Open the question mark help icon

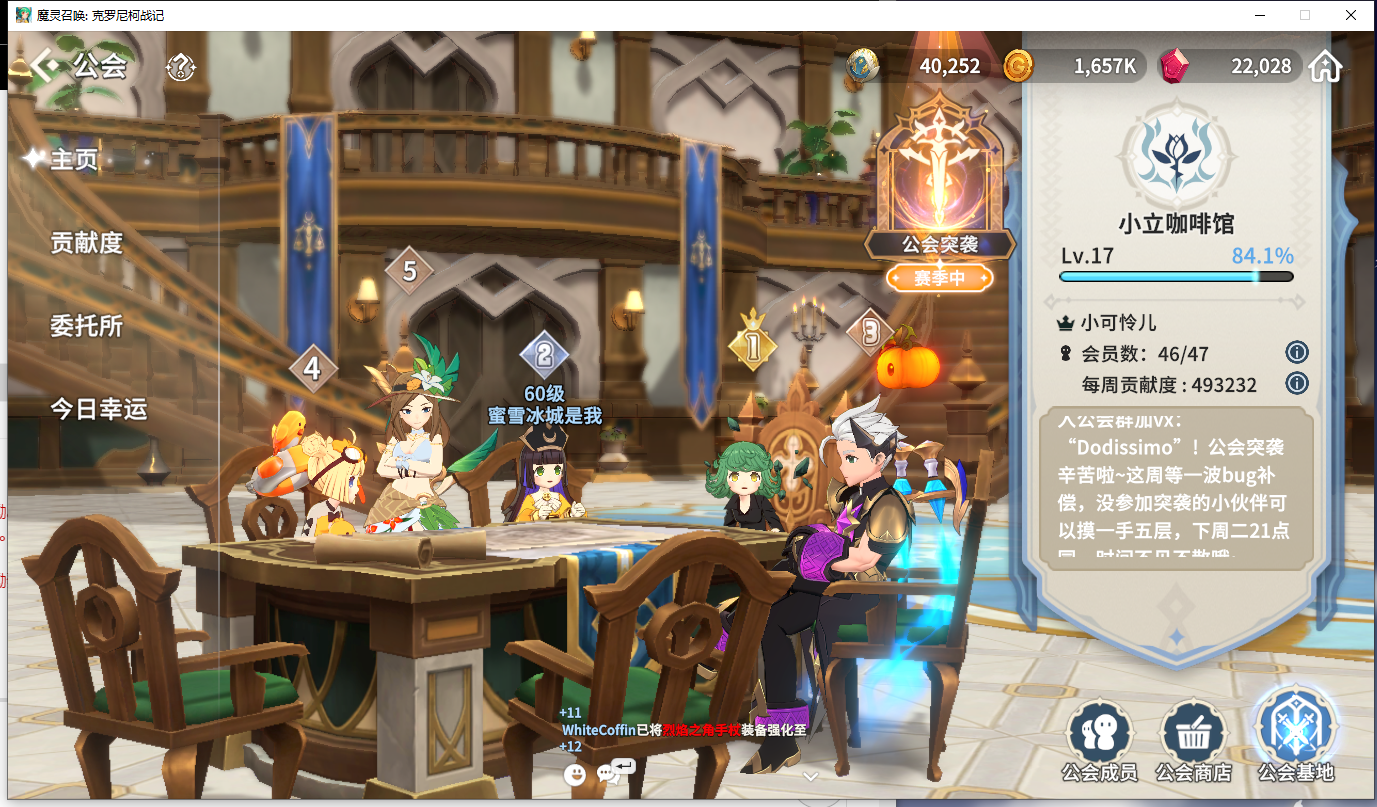[x=181, y=67]
